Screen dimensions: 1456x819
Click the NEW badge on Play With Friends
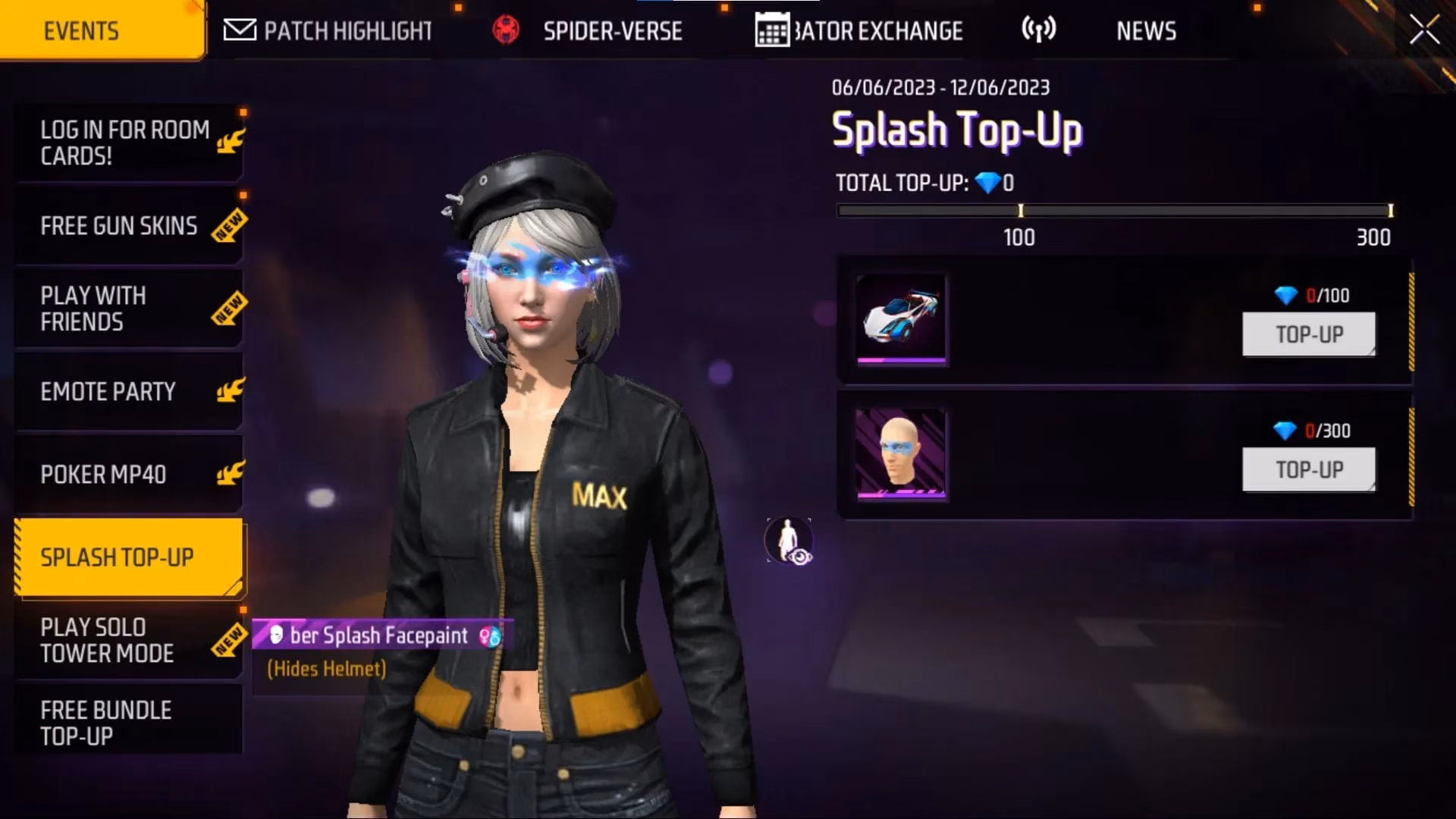tap(227, 309)
